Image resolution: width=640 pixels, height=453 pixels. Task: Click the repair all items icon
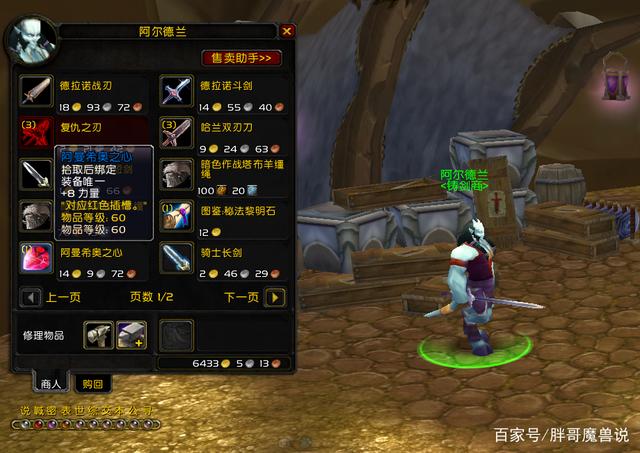130,335
